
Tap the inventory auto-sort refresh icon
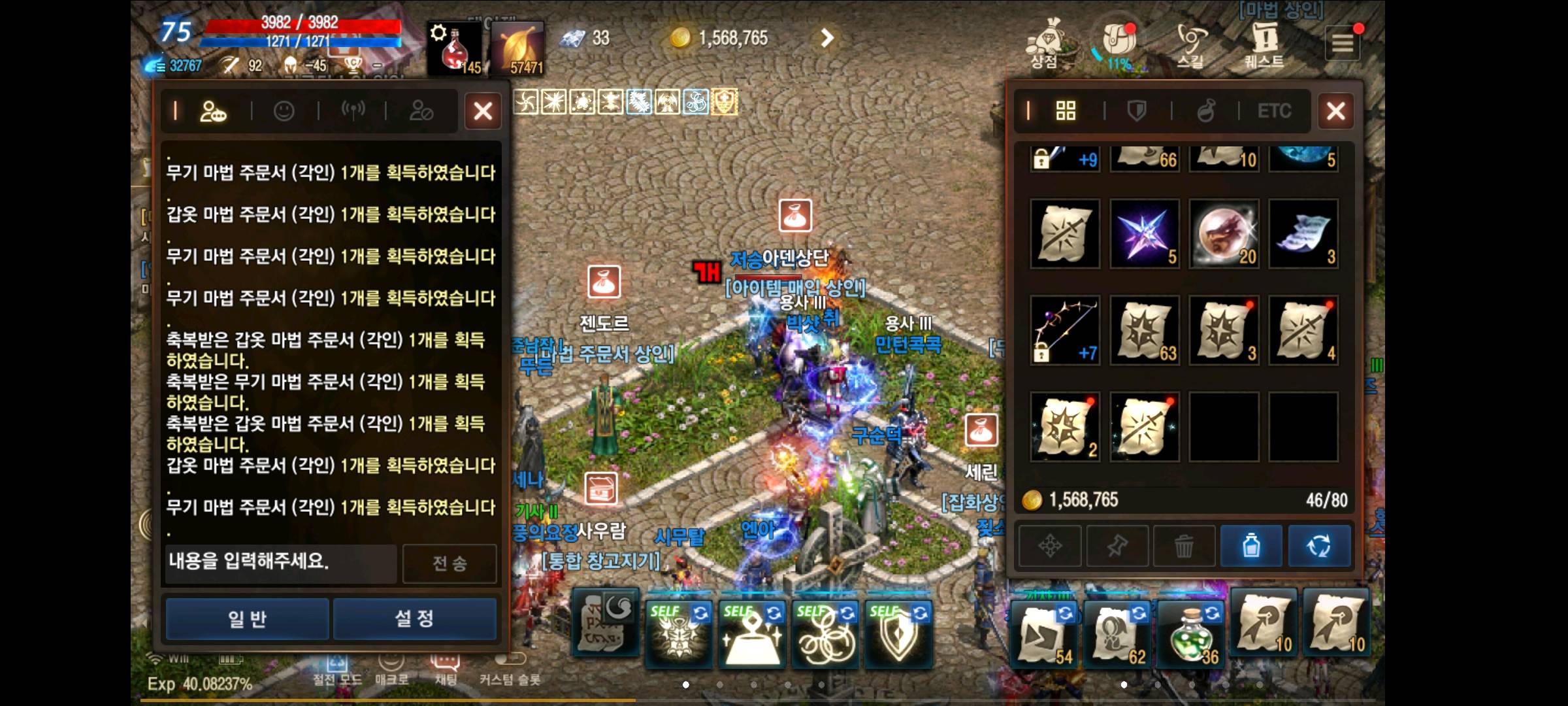tap(1321, 546)
